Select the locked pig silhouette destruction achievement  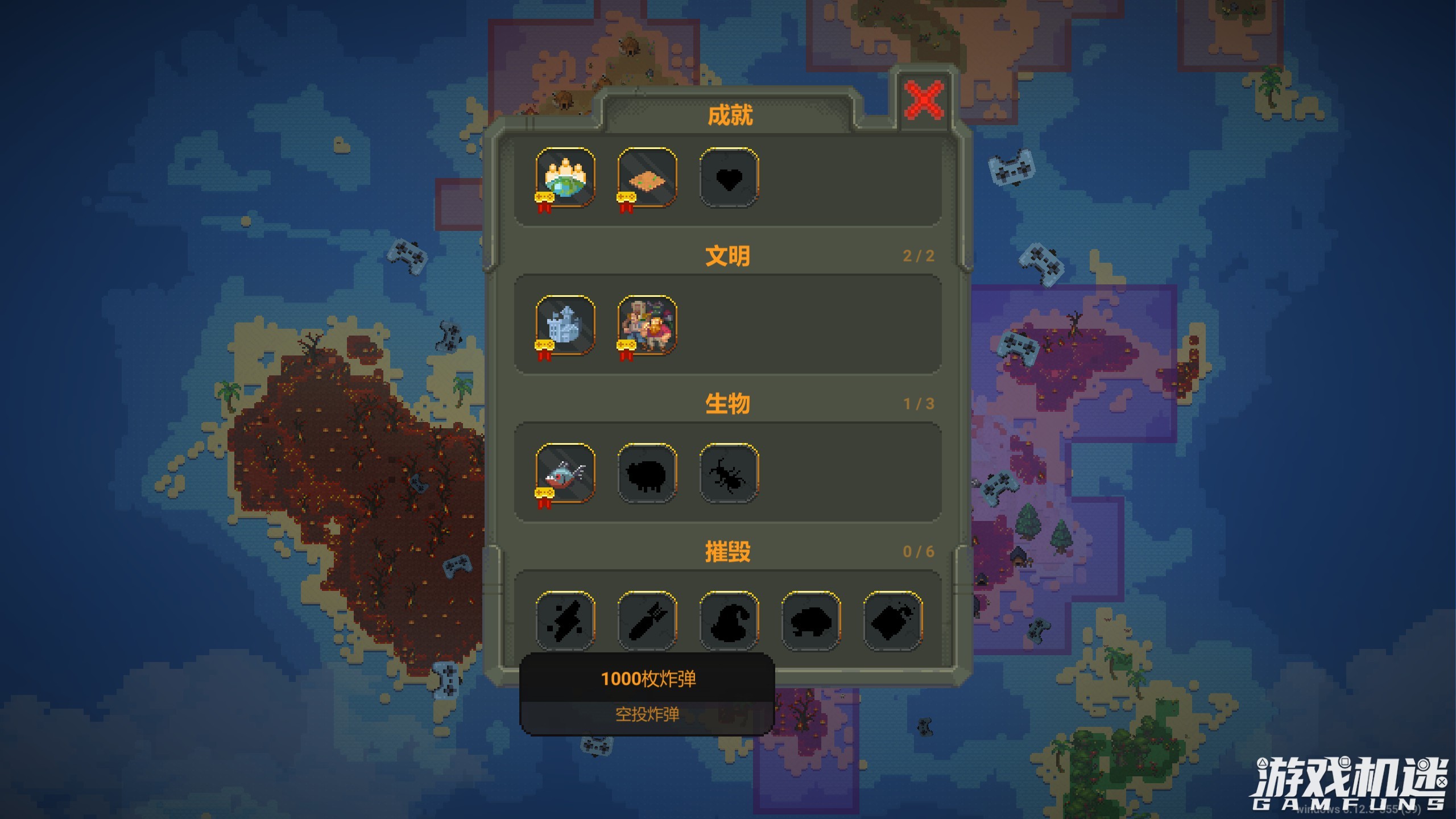point(811,620)
